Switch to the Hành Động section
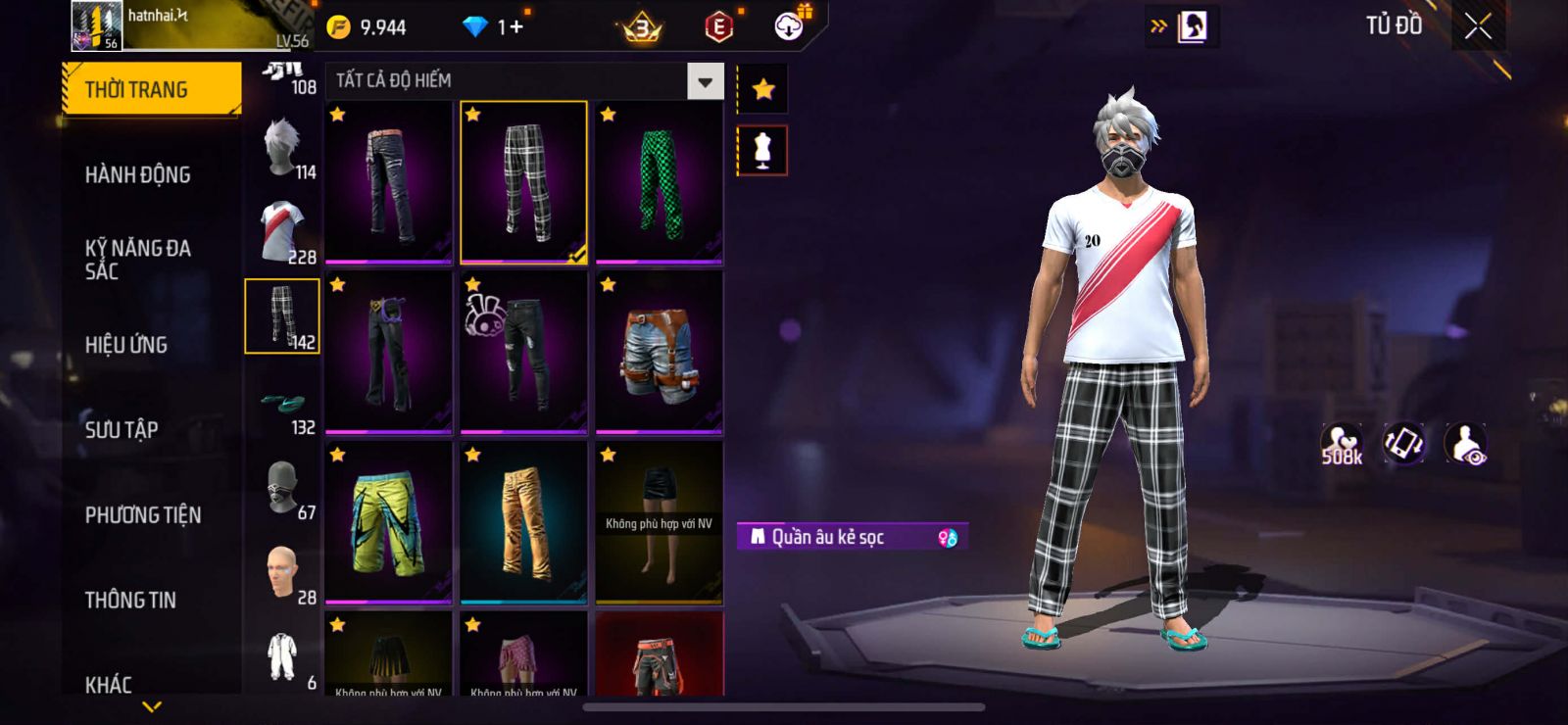Screen dimensions: 1568x725 [x=138, y=175]
